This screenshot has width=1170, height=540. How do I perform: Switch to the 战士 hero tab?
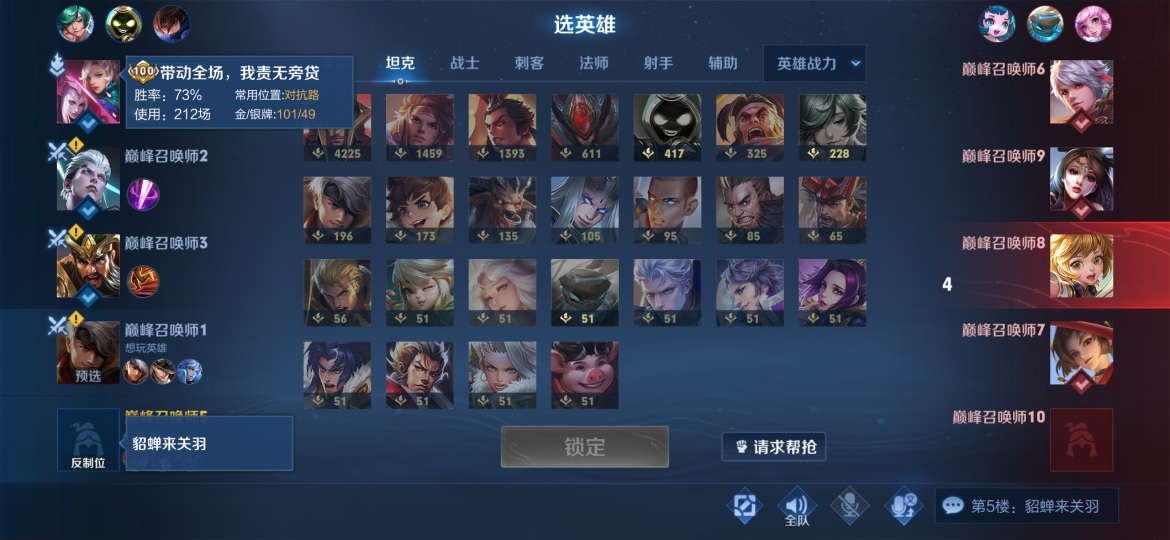tap(464, 63)
